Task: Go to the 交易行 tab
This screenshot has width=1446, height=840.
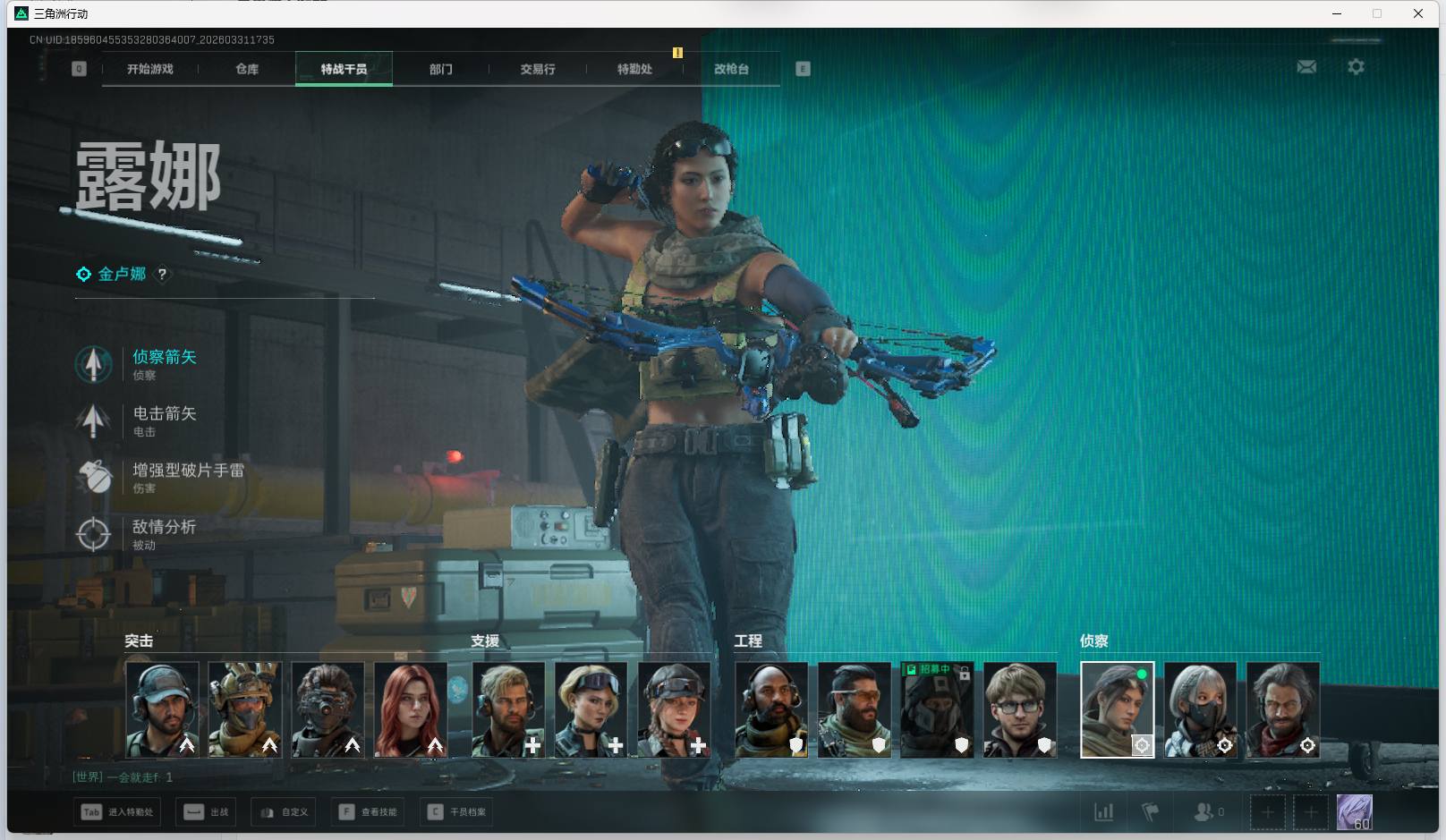Action: point(538,69)
